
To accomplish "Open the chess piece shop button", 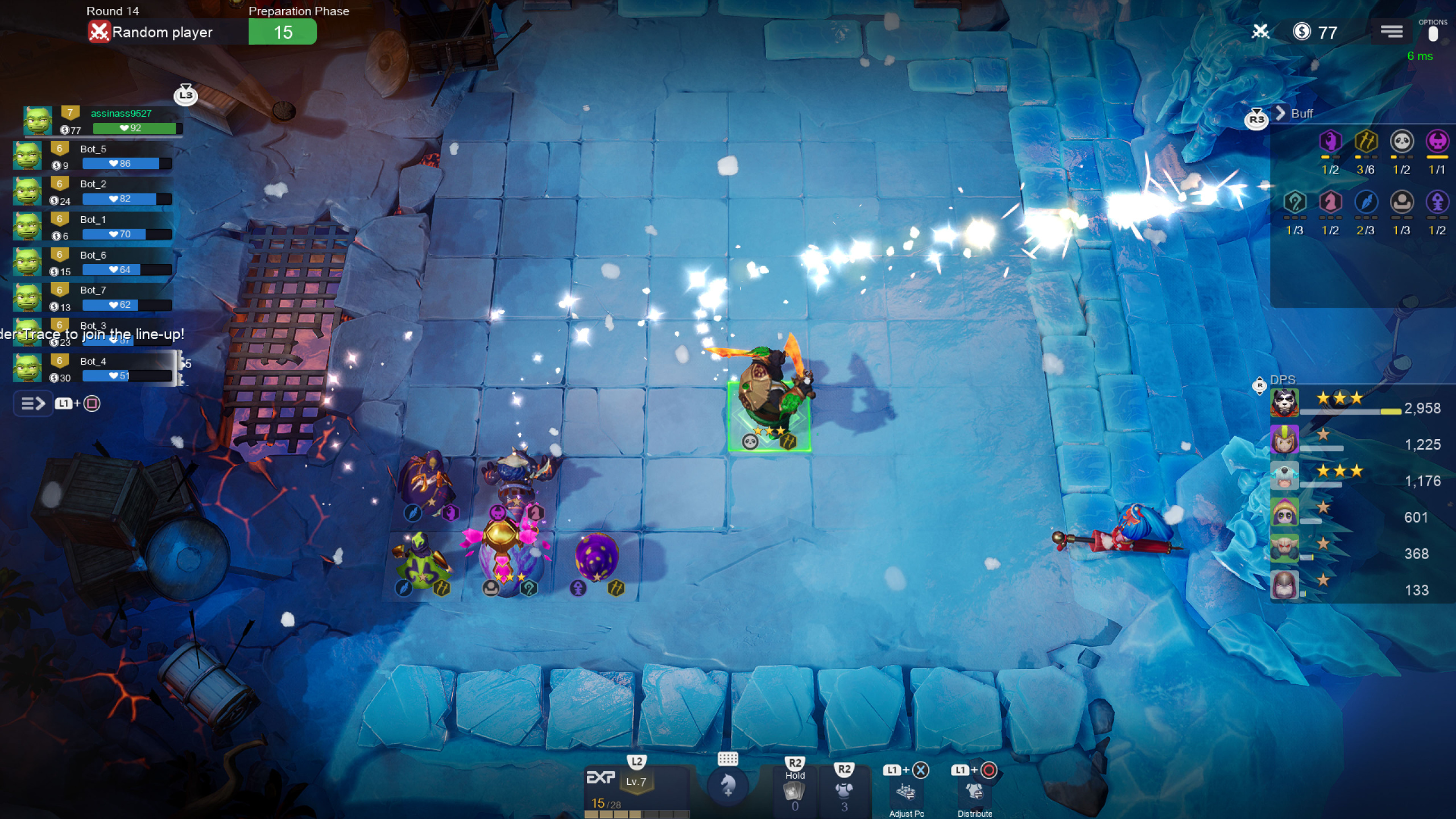I will [727, 786].
